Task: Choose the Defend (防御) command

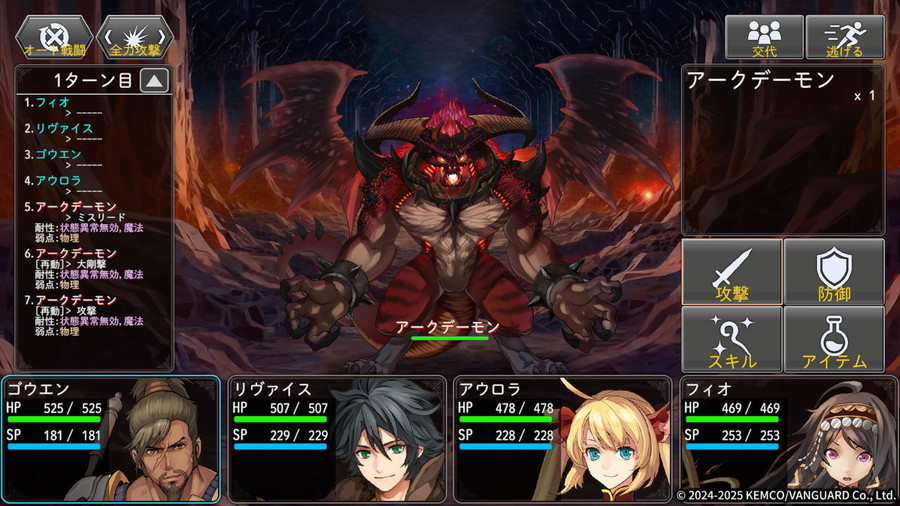Action: point(833,272)
